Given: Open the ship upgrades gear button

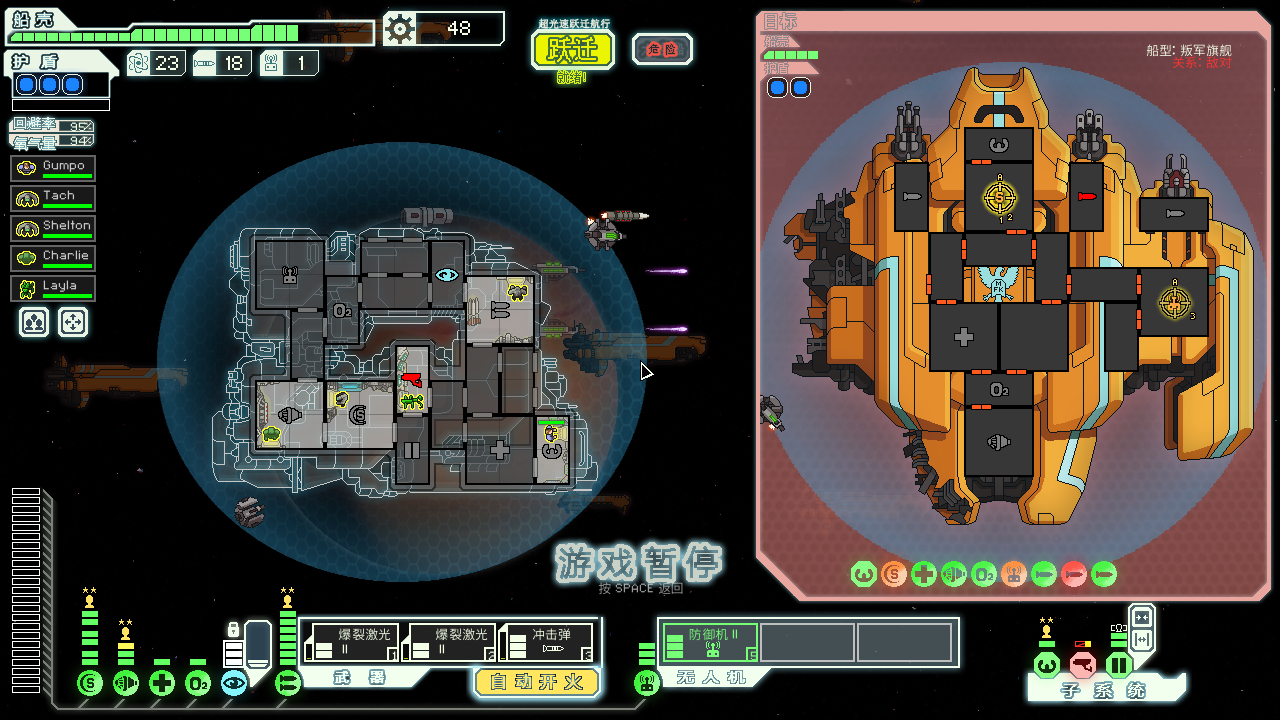Looking at the screenshot, I should pyautogui.click(x=400, y=28).
